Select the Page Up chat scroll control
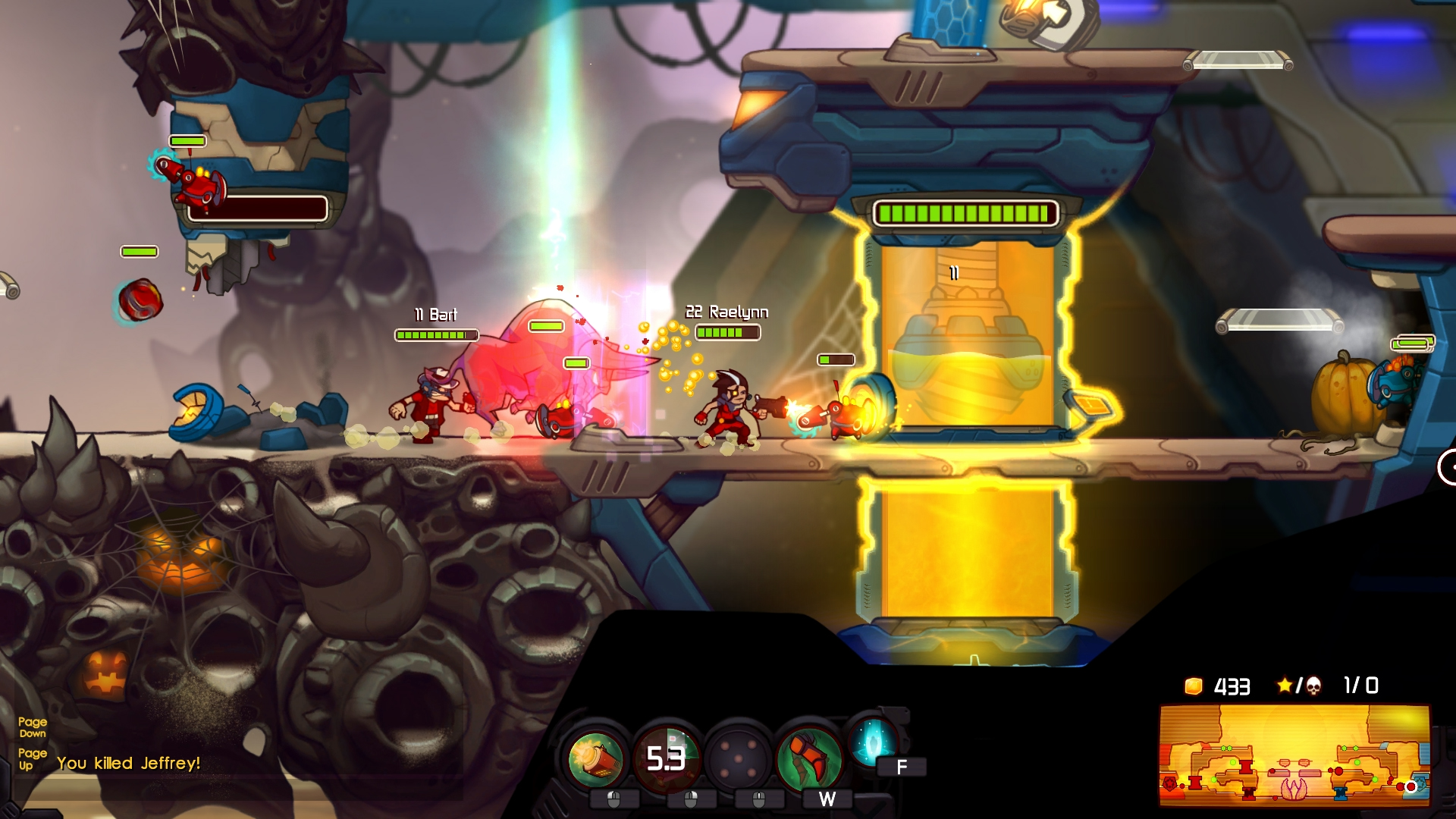 pos(34,760)
